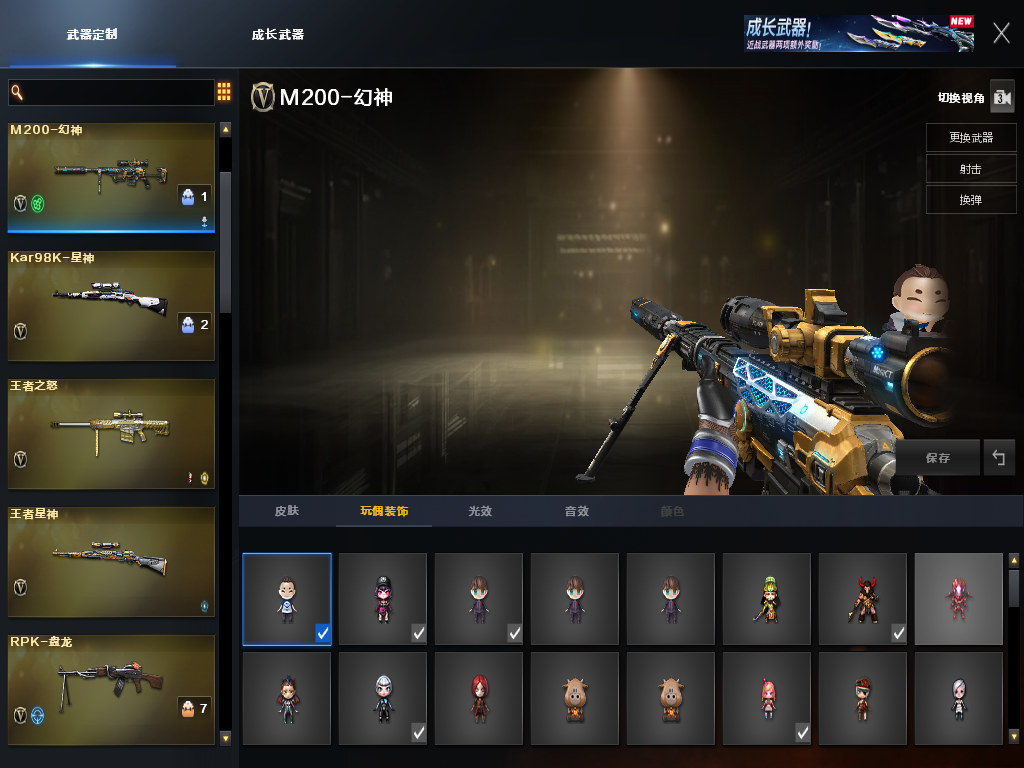Select the M200-幻神 weapon entry
Screen dimensions: 1024x768
point(112,177)
